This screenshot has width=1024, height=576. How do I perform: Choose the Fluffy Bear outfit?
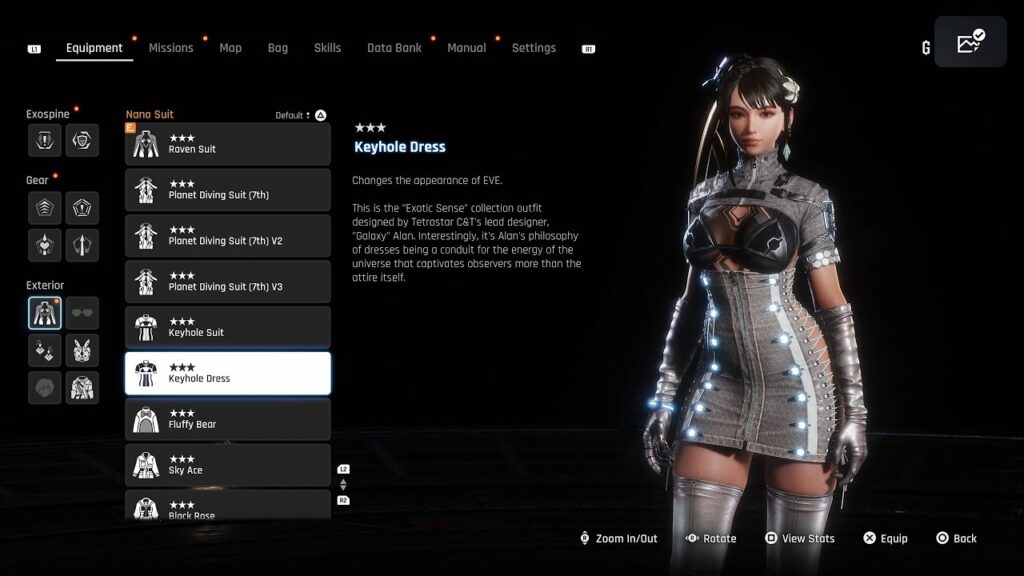[x=228, y=419]
